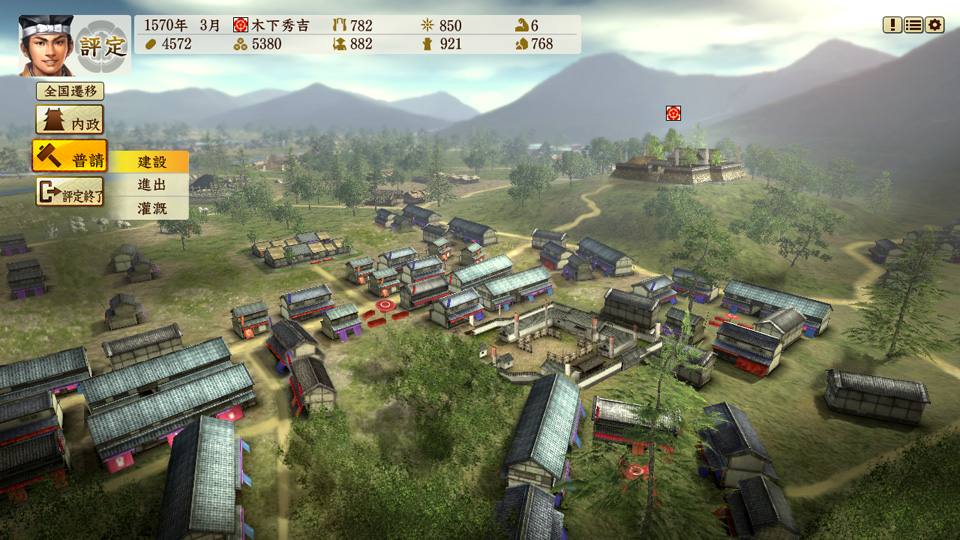960x540 pixels.
Task: Select 灌漑 irrigation option
Action: (150, 208)
